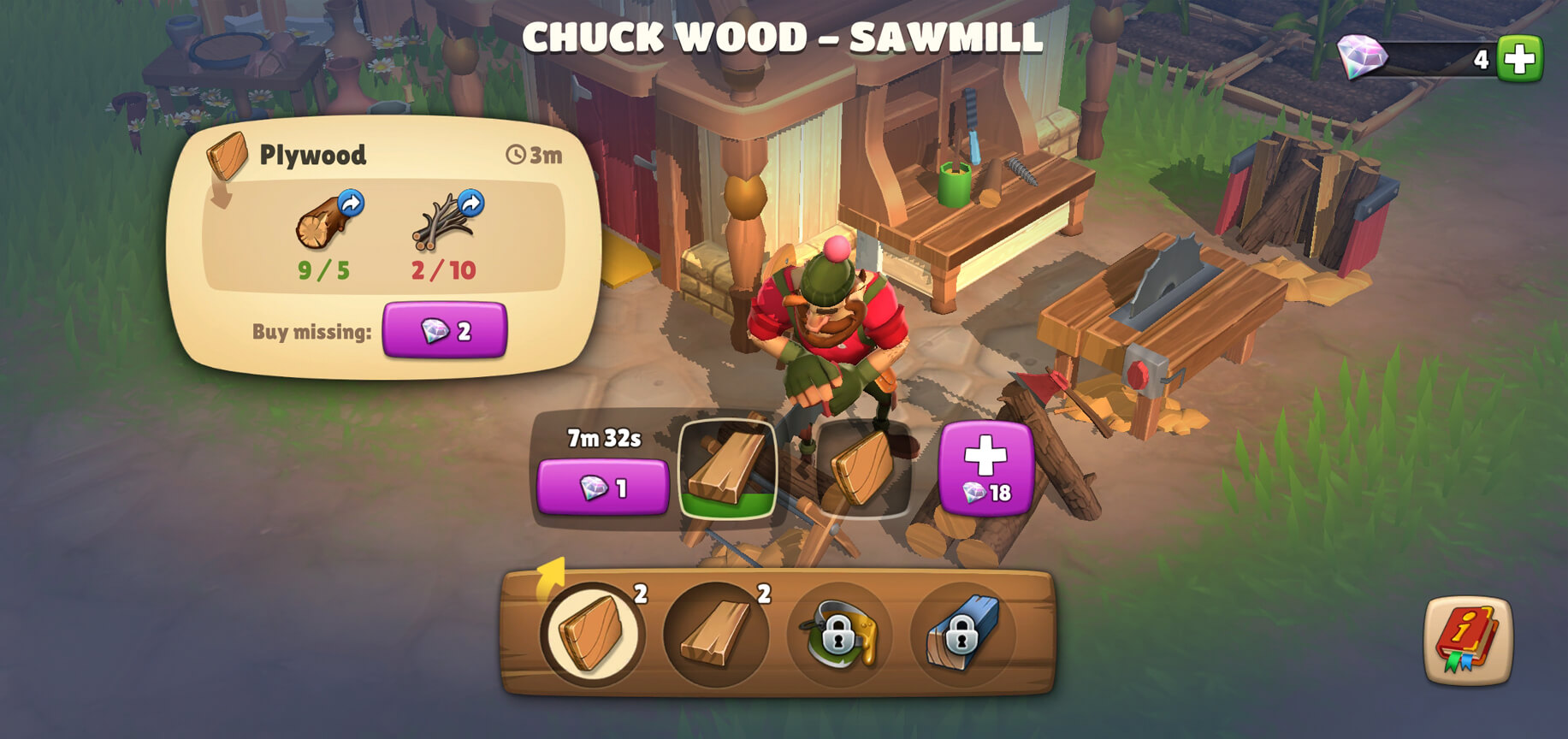The height and width of the screenshot is (739, 1568).
Task: Unlock extra queue slot for 18 gems
Action: click(x=985, y=468)
